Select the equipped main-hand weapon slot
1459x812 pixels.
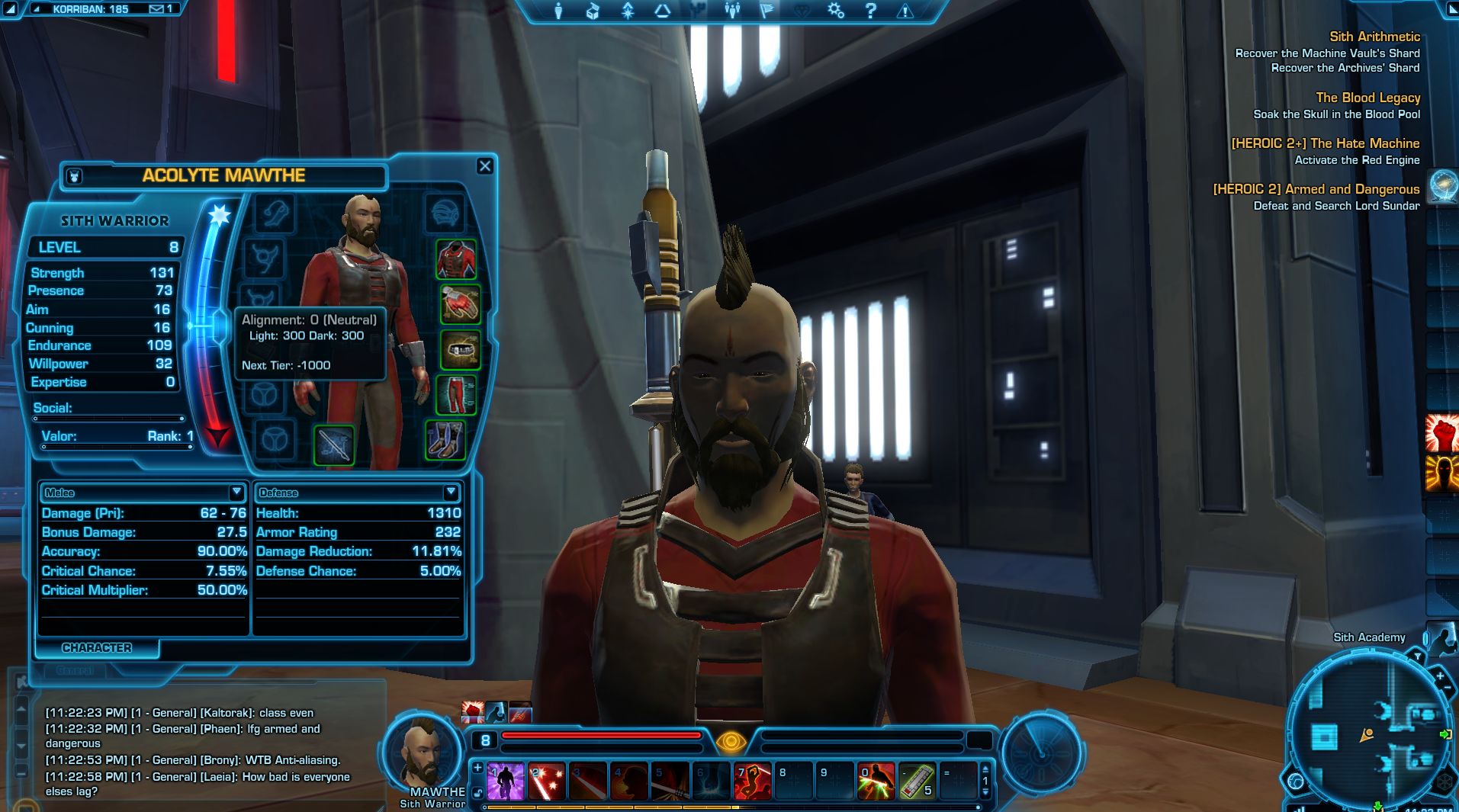334,444
